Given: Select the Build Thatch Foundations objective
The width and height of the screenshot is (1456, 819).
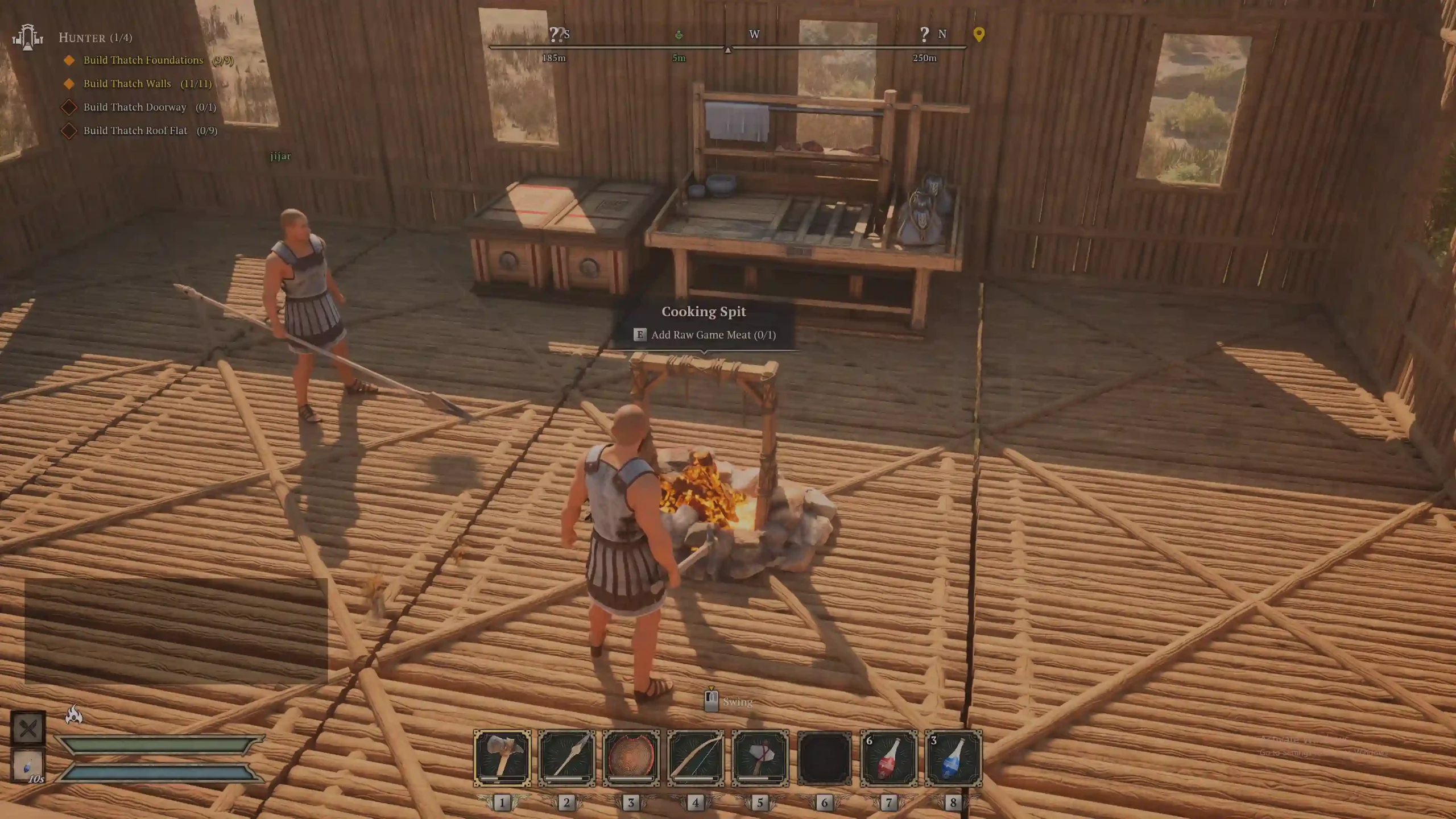Looking at the screenshot, I should click(143, 60).
